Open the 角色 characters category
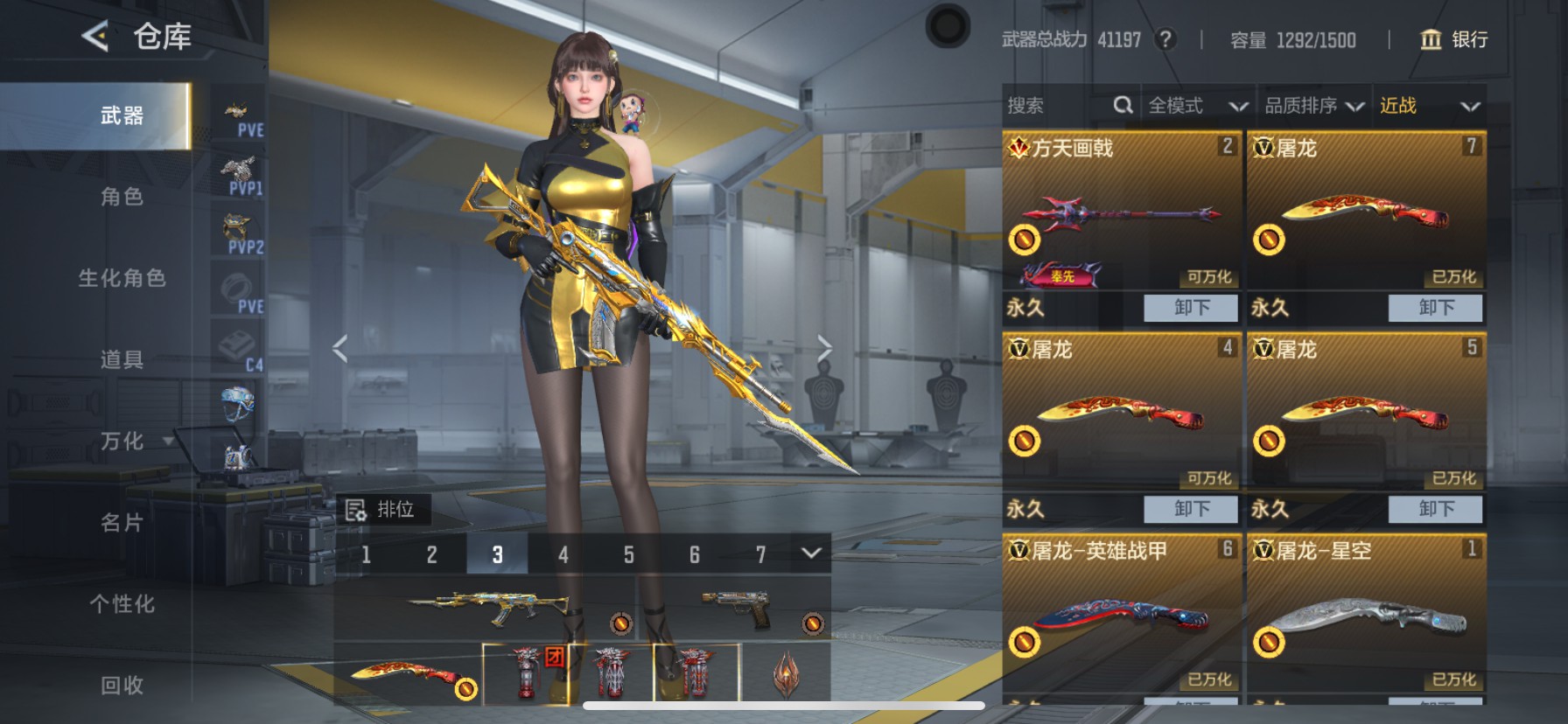 pyautogui.click(x=121, y=197)
